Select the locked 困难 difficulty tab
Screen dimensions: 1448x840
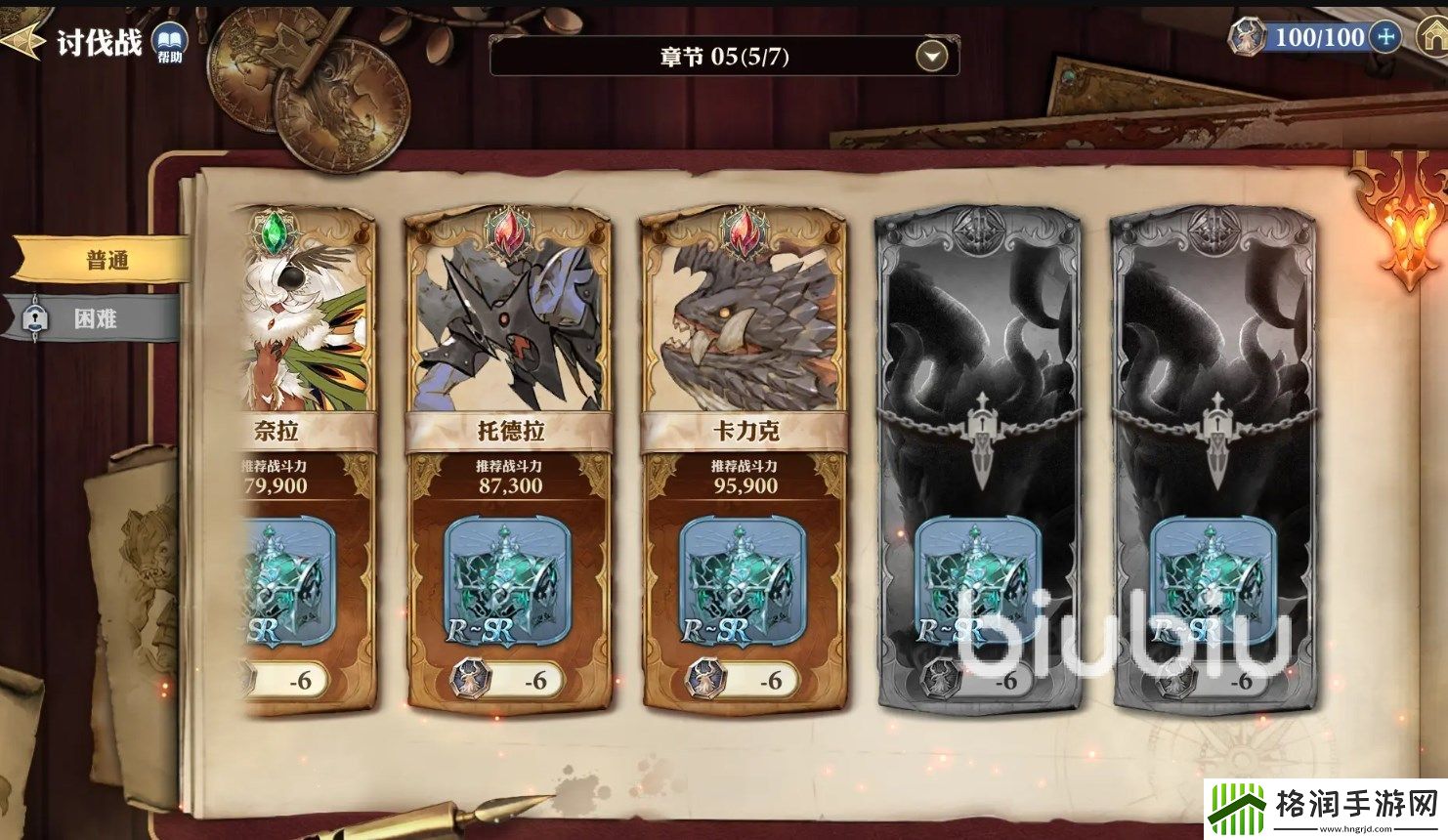(x=94, y=318)
